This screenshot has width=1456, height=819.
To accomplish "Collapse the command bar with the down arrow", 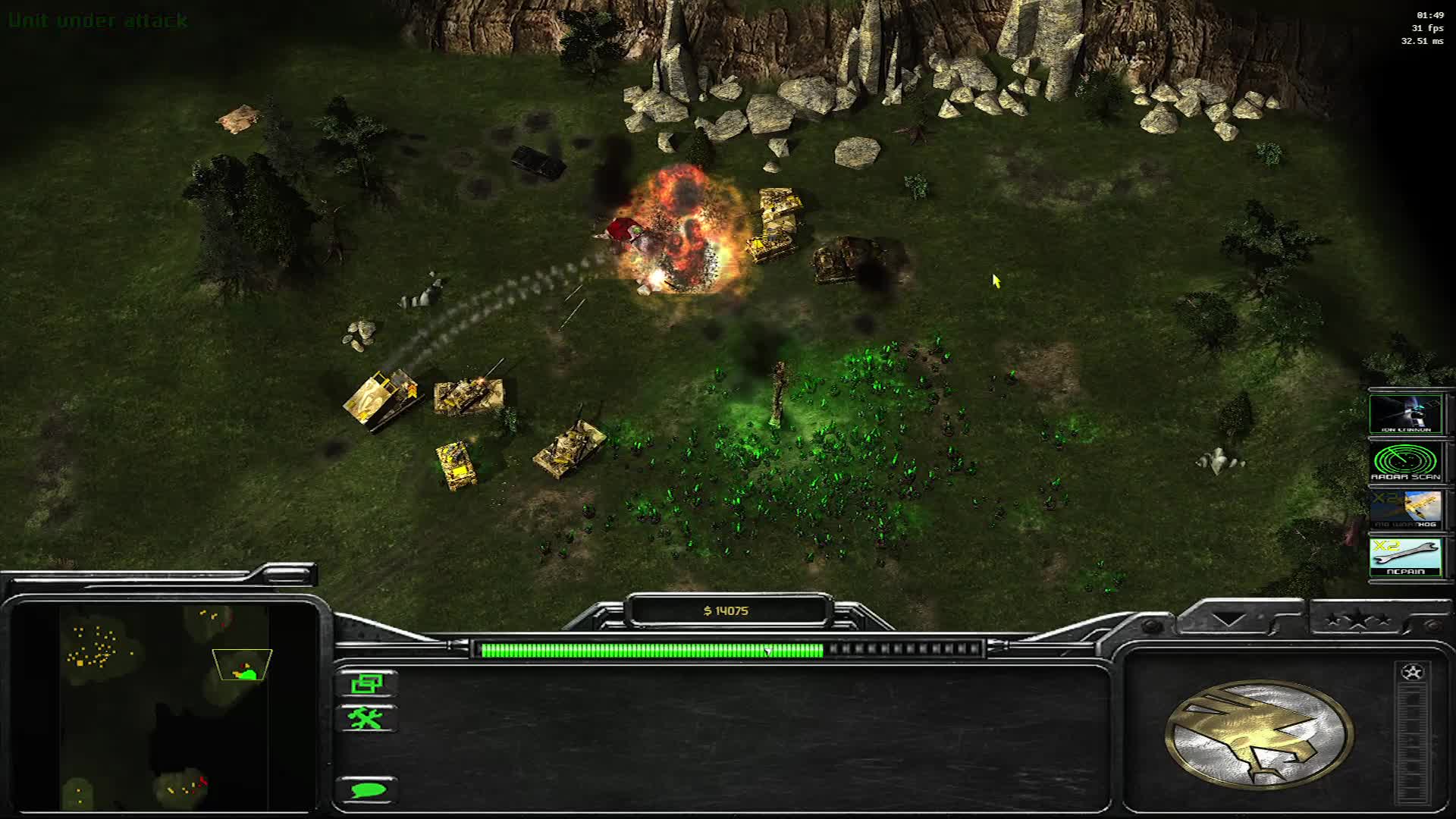I will pyautogui.click(x=1228, y=619).
